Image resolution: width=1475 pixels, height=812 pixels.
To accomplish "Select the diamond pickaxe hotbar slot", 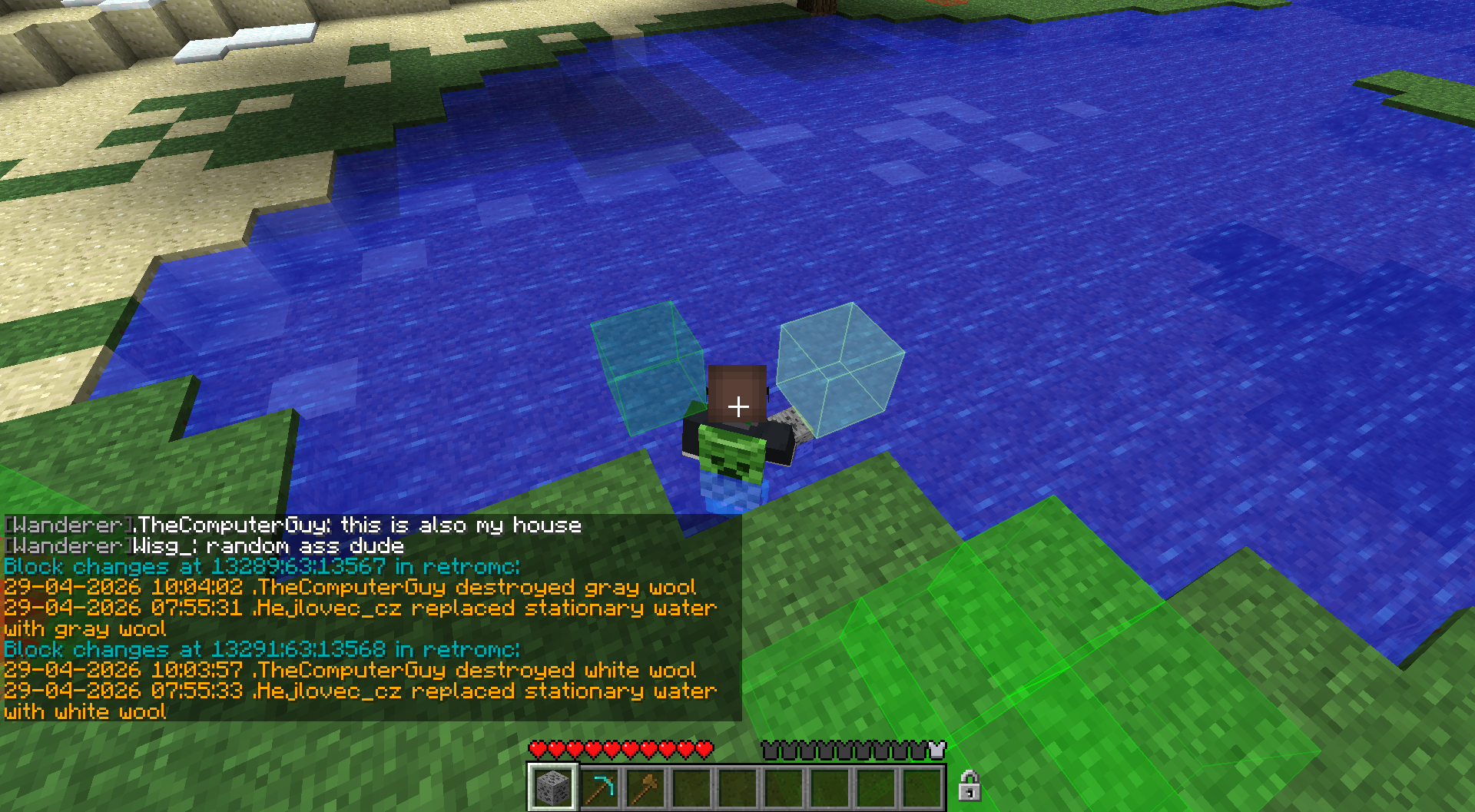I will point(598,787).
